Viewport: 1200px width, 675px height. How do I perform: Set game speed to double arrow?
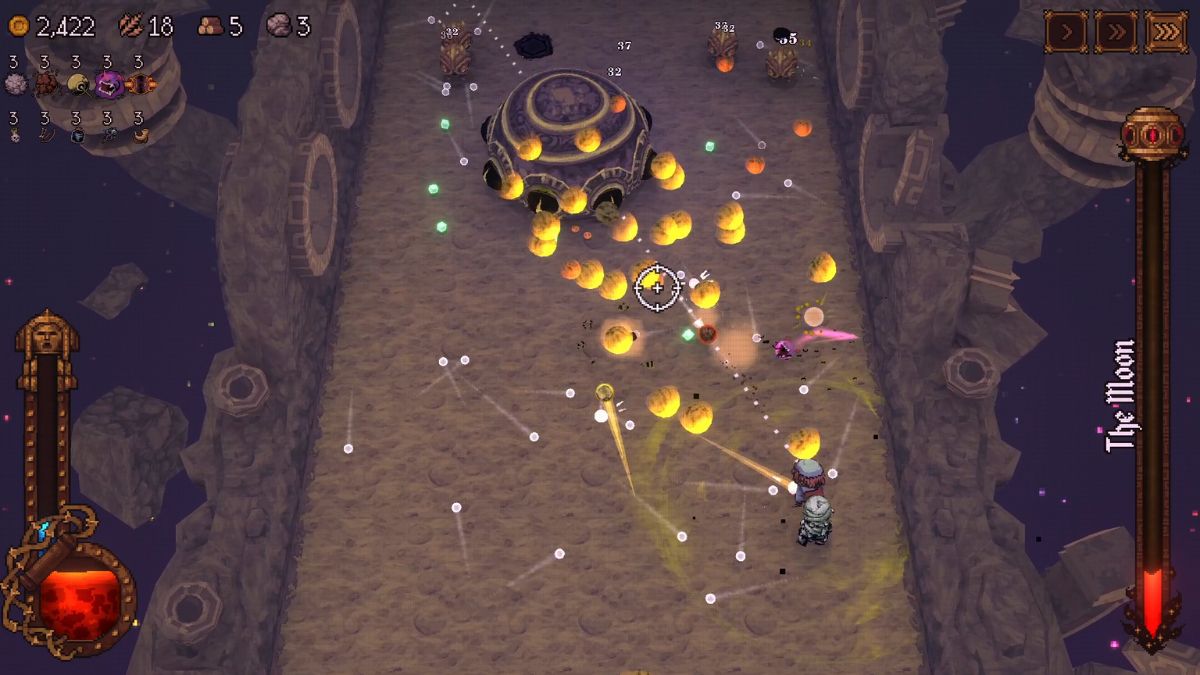1115,32
